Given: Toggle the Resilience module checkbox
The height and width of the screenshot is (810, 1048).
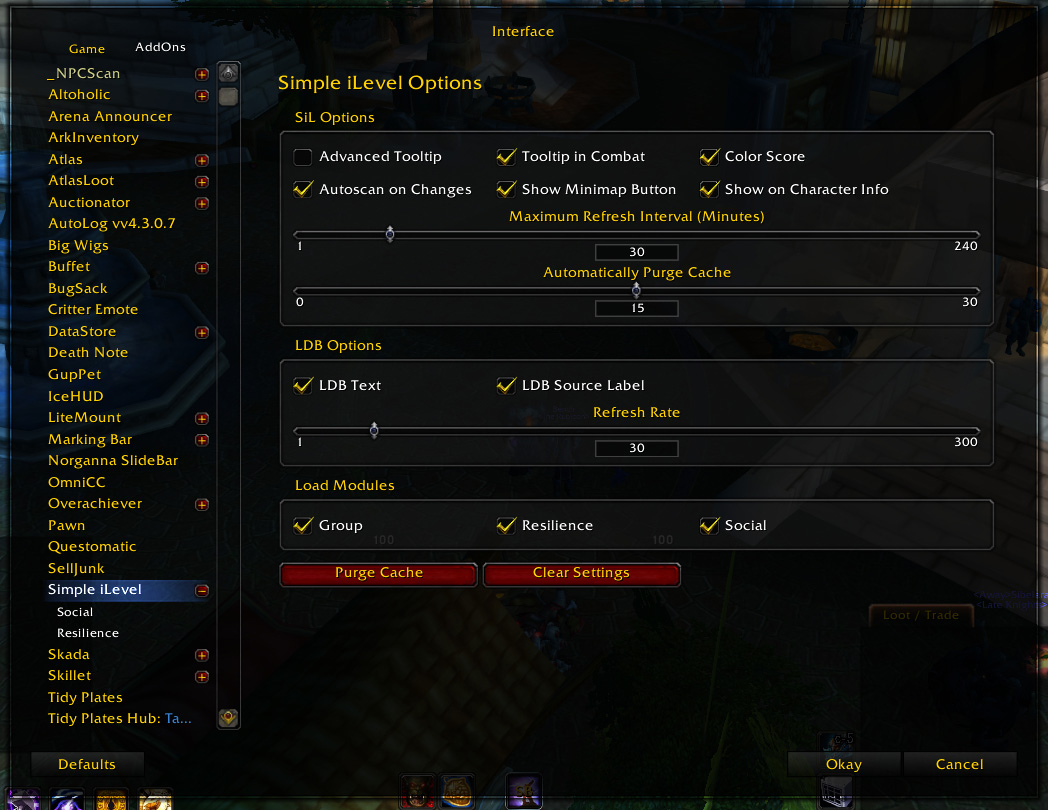Looking at the screenshot, I should [x=507, y=526].
